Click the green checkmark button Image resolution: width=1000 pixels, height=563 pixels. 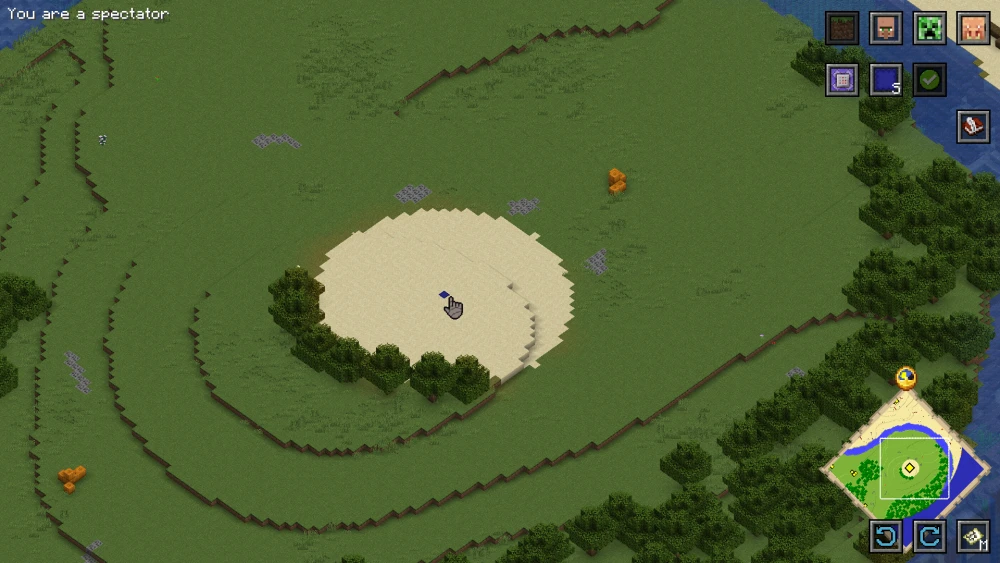[930, 79]
